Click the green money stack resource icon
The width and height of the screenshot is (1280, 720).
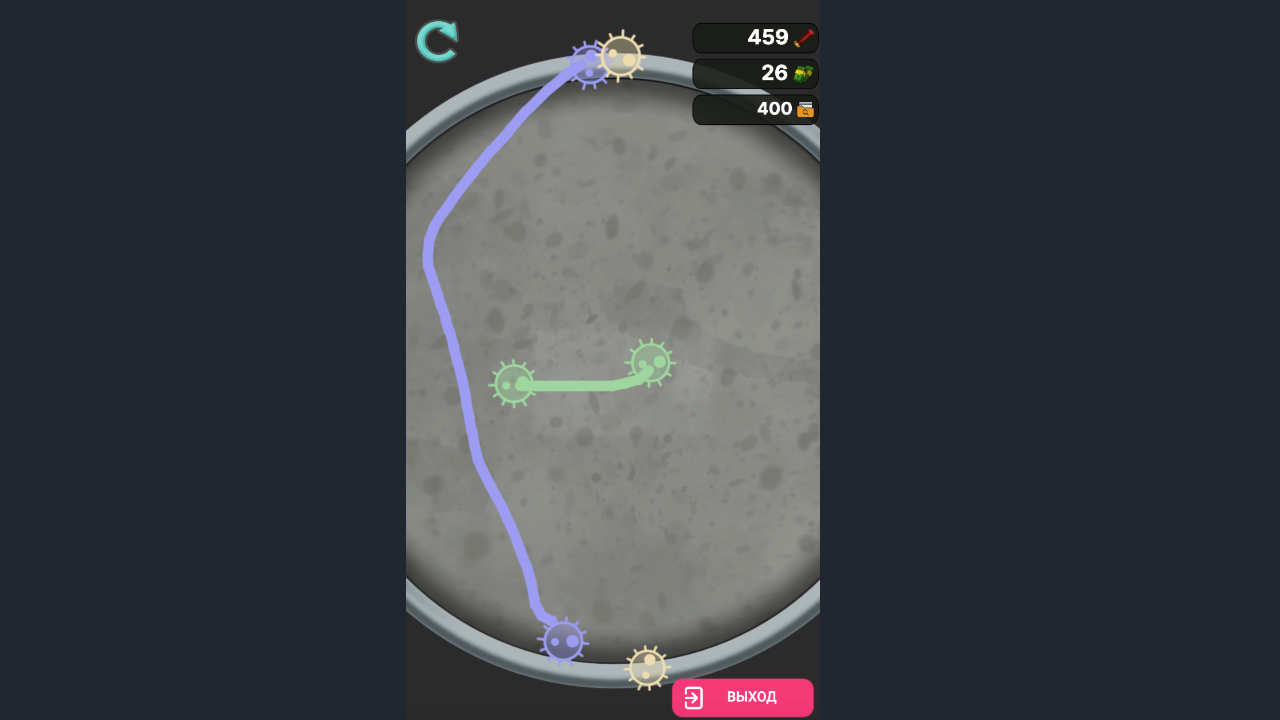(806, 73)
